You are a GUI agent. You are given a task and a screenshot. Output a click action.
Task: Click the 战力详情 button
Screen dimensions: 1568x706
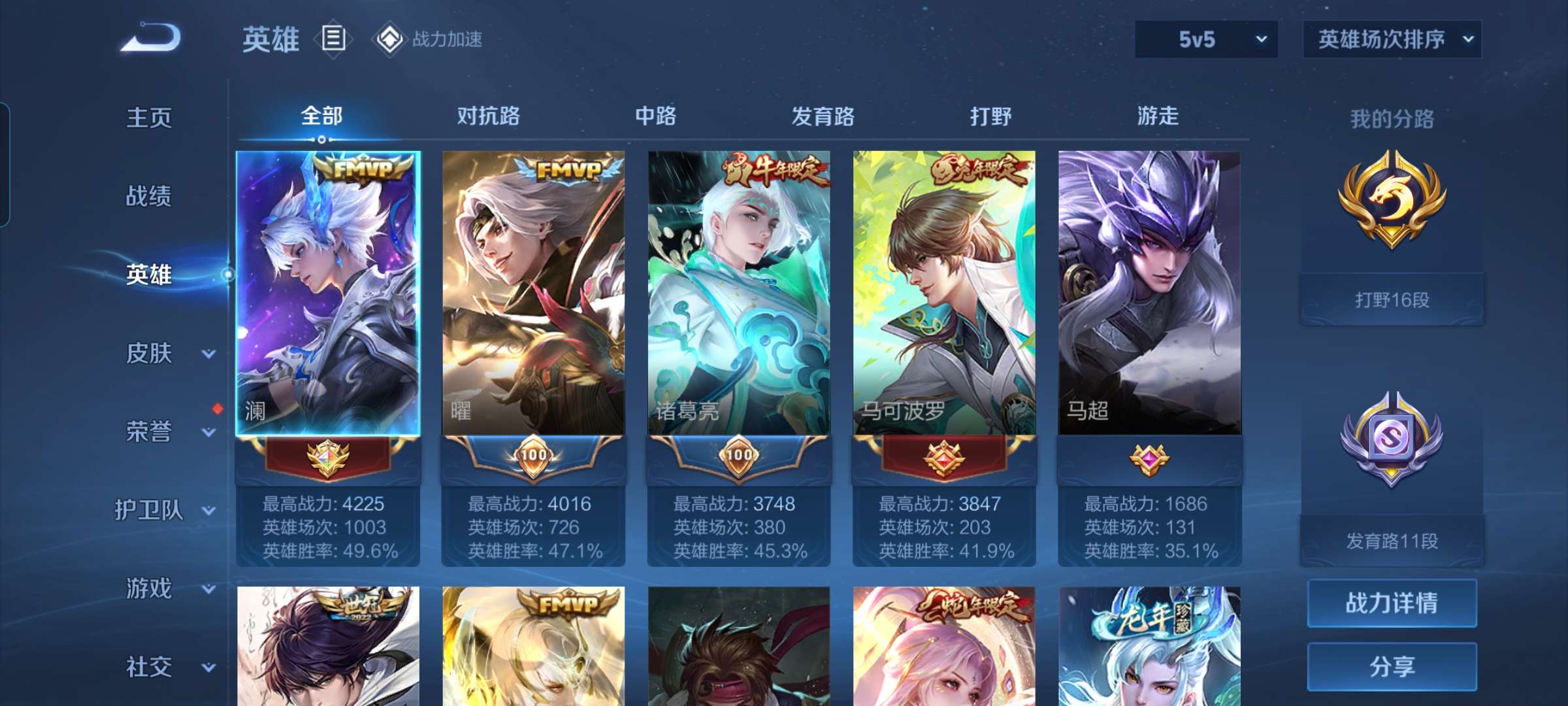coord(1392,601)
